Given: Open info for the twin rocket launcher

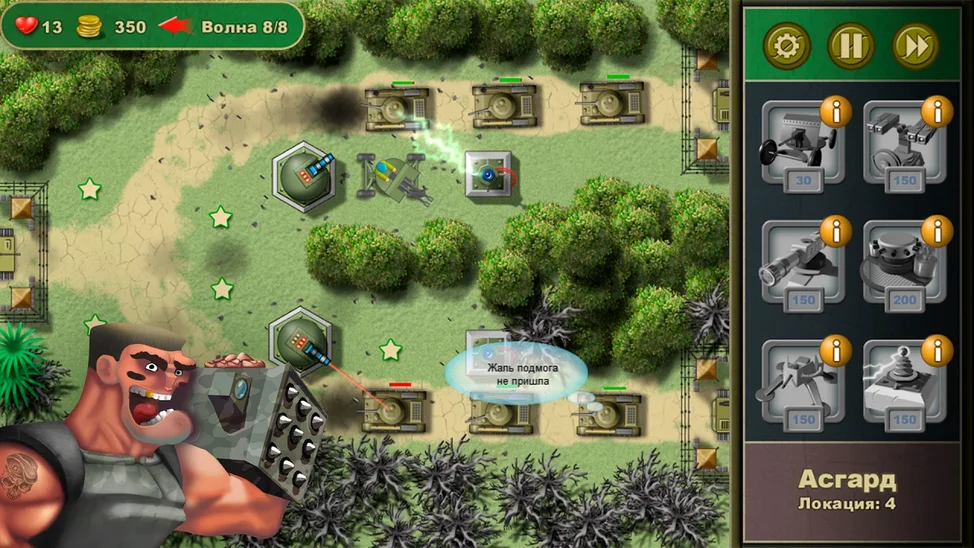Looking at the screenshot, I should (936, 111).
